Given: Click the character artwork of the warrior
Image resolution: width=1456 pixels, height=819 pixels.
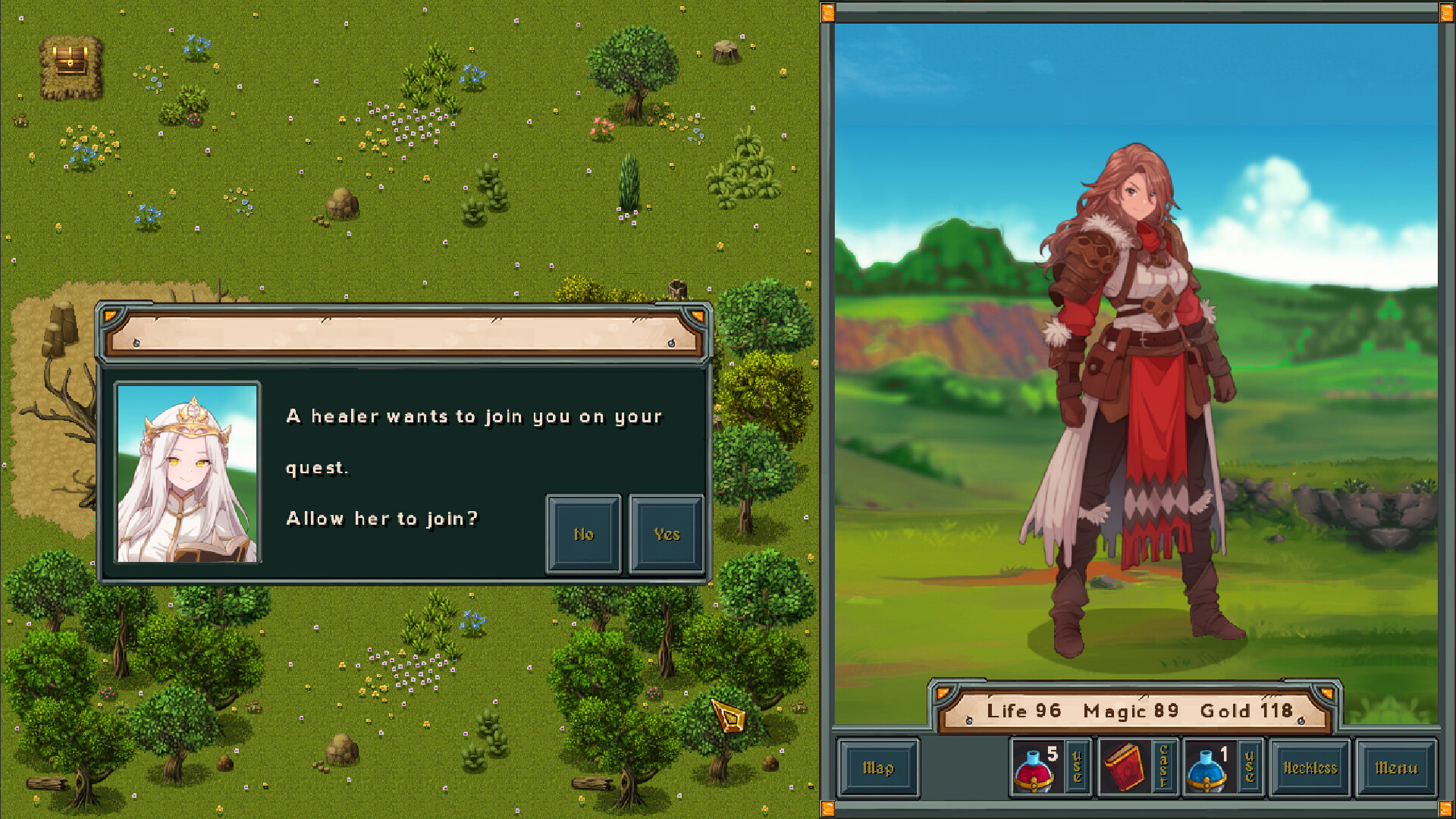Looking at the screenshot, I should point(1137,379).
